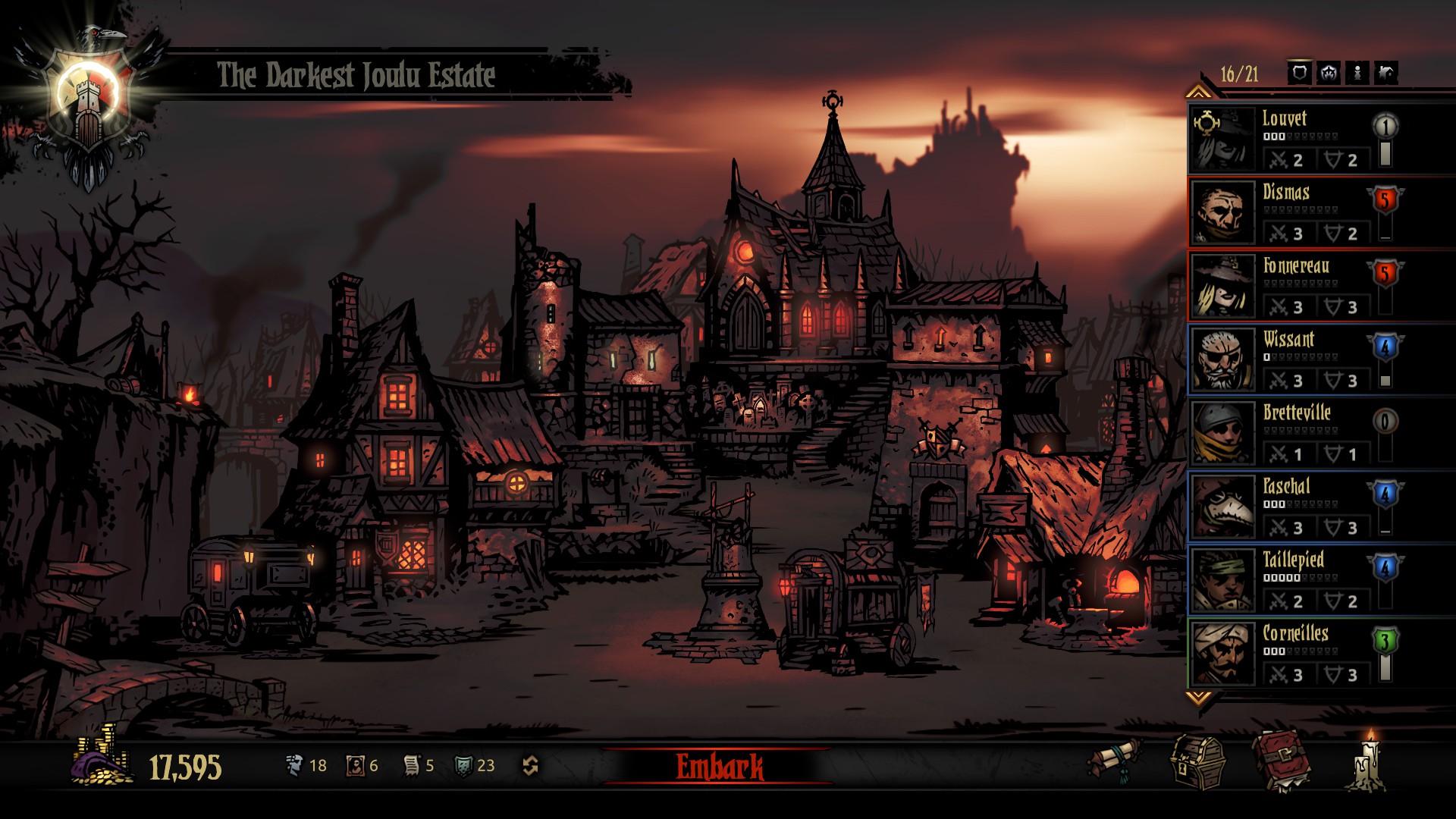Open the treasure chest icon
The width and height of the screenshot is (1456, 819).
pos(1197,762)
